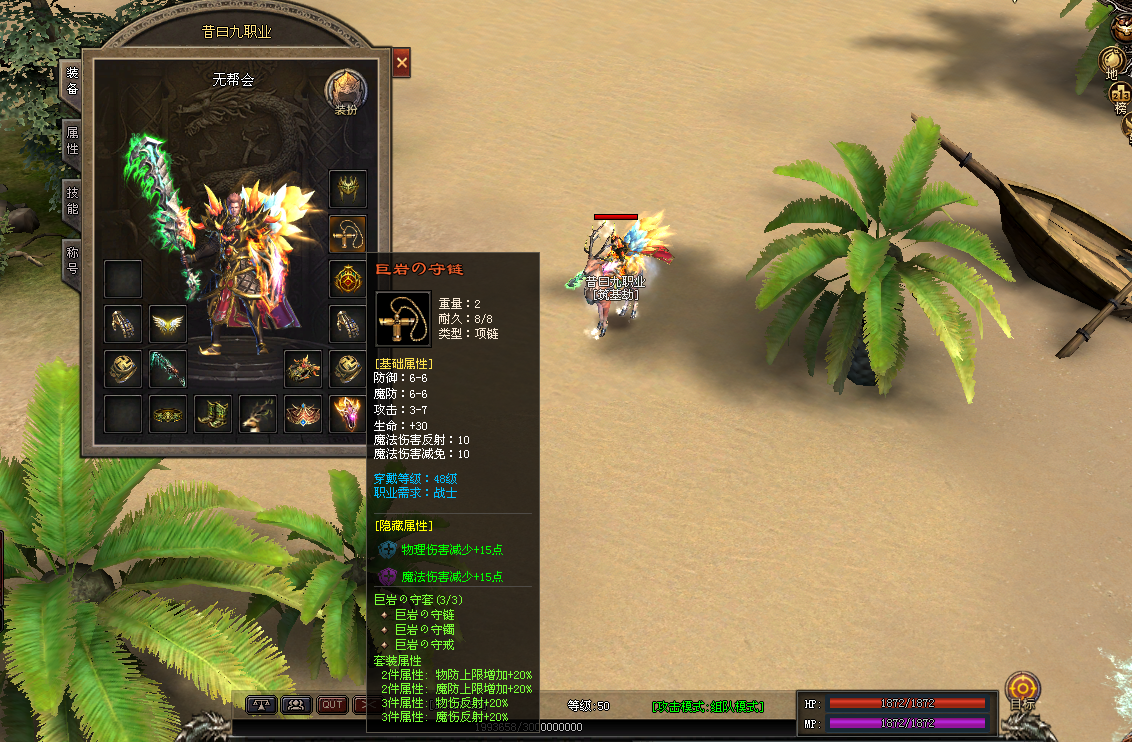Select the glowing pink gem slot
Image resolution: width=1132 pixels, height=742 pixels.
pos(348,414)
